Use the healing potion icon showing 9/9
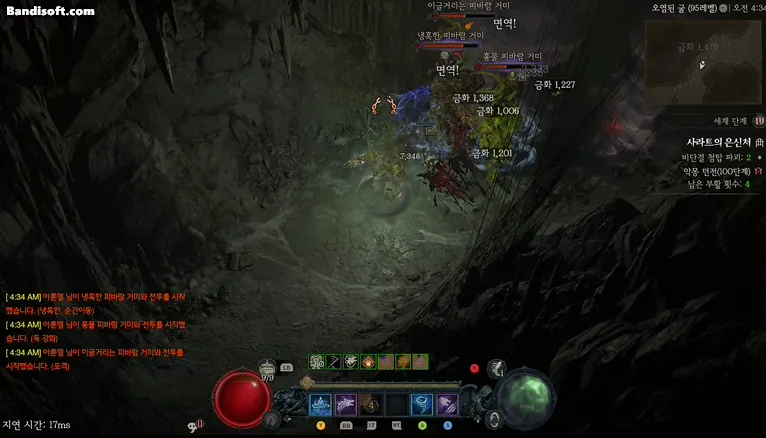 (x=267, y=367)
